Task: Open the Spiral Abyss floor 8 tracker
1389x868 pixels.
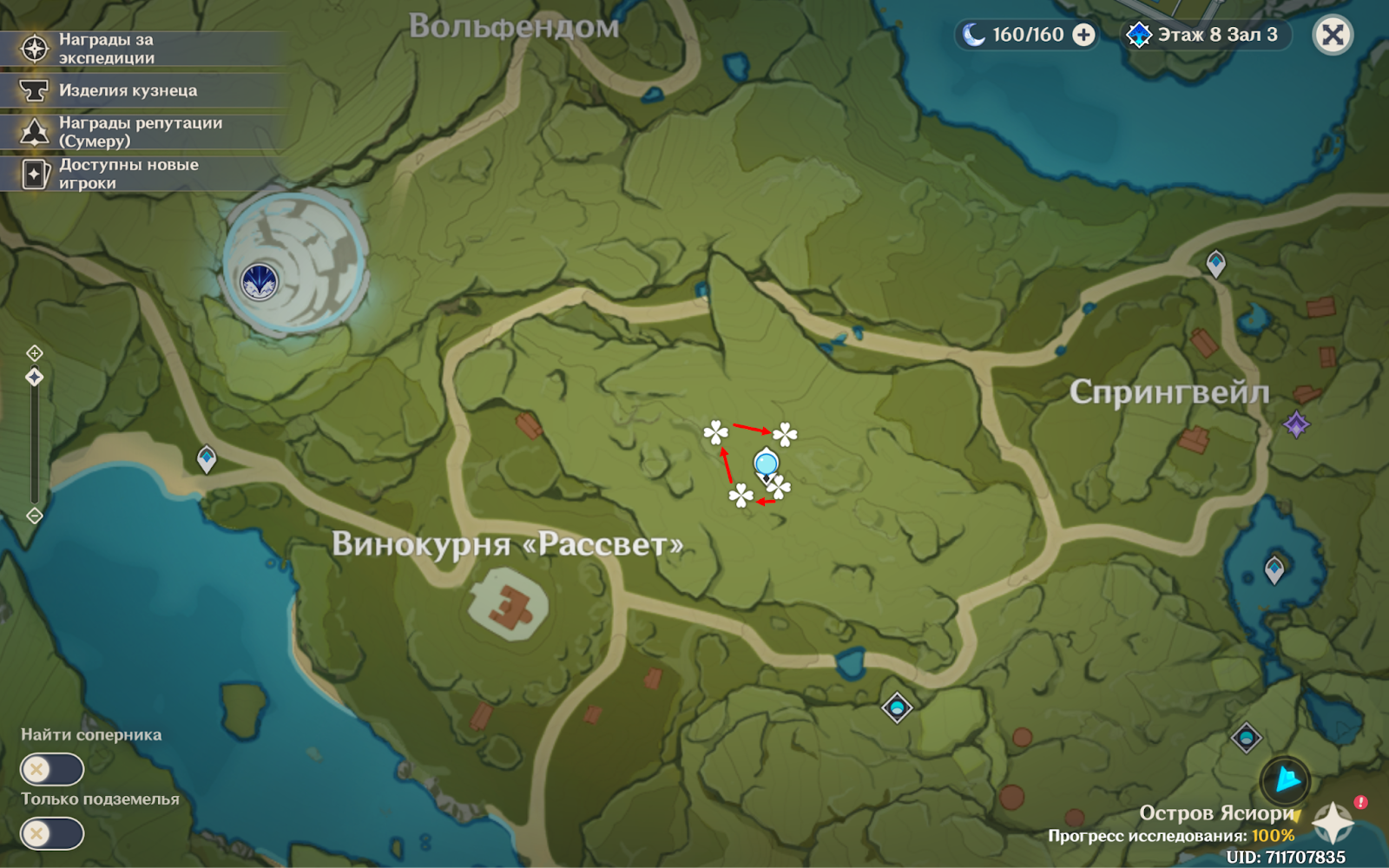Action: [x=1204, y=35]
